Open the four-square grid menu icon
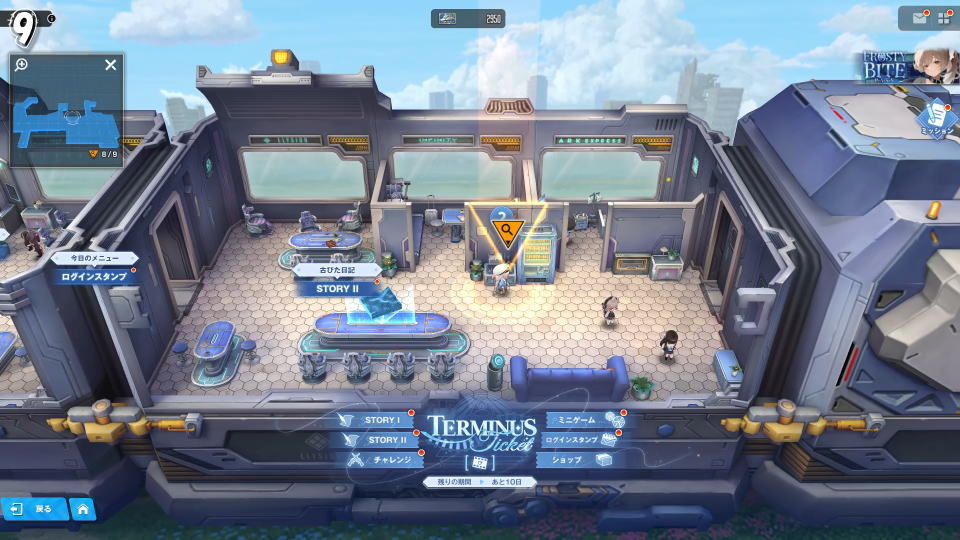Image resolution: width=960 pixels, height=540 pixels. click(x=944, y=18)
